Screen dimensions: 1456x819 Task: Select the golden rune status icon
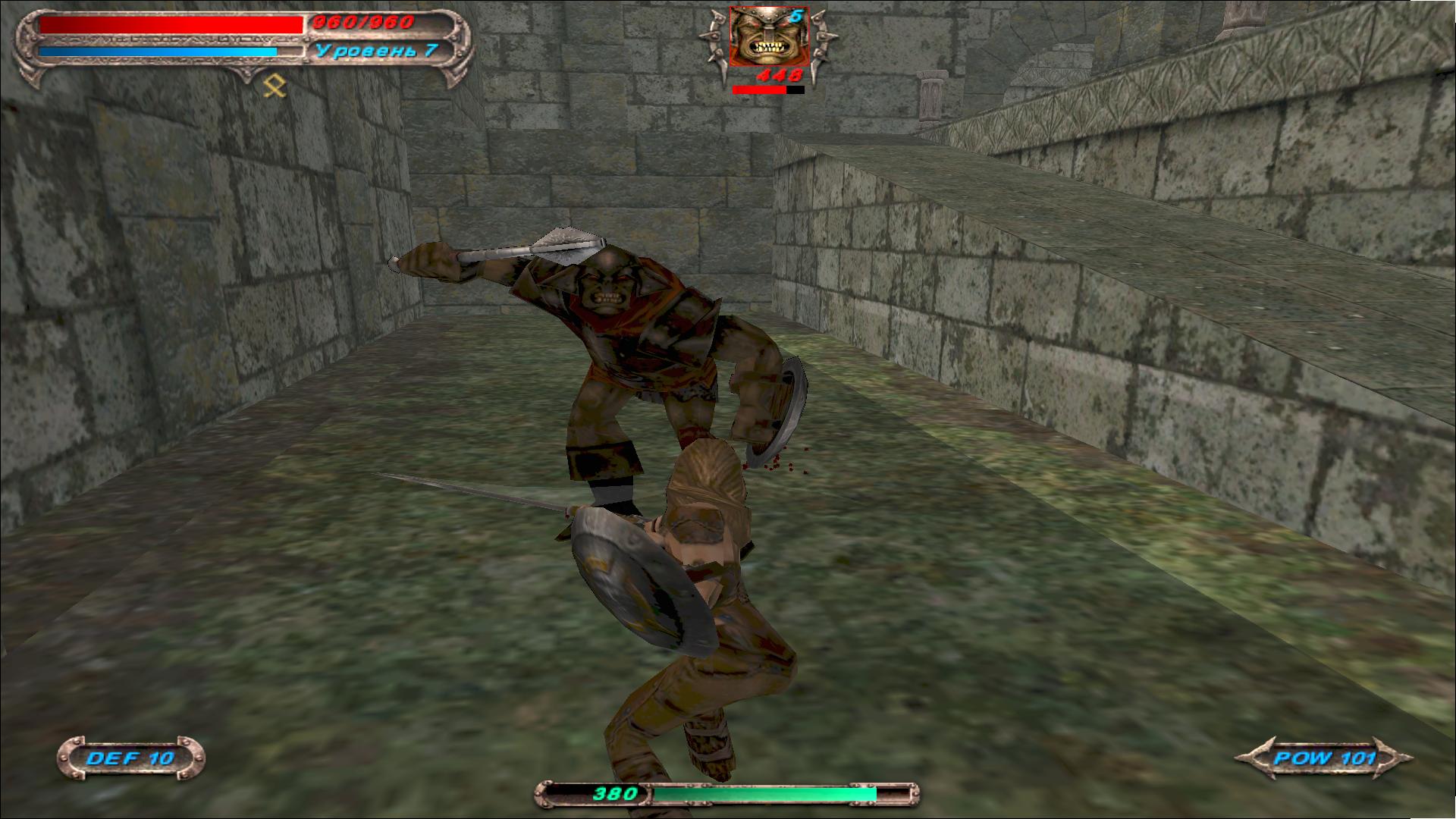(x=275, y=87)
